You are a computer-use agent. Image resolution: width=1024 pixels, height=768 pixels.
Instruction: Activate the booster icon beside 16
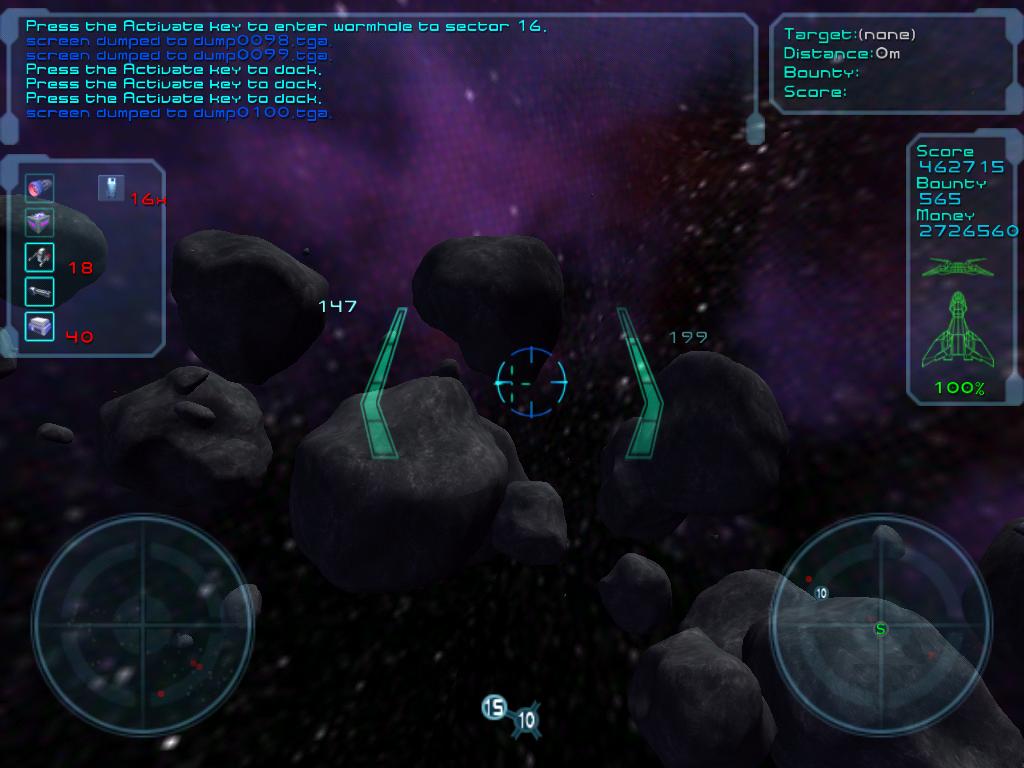pos(111,188)
